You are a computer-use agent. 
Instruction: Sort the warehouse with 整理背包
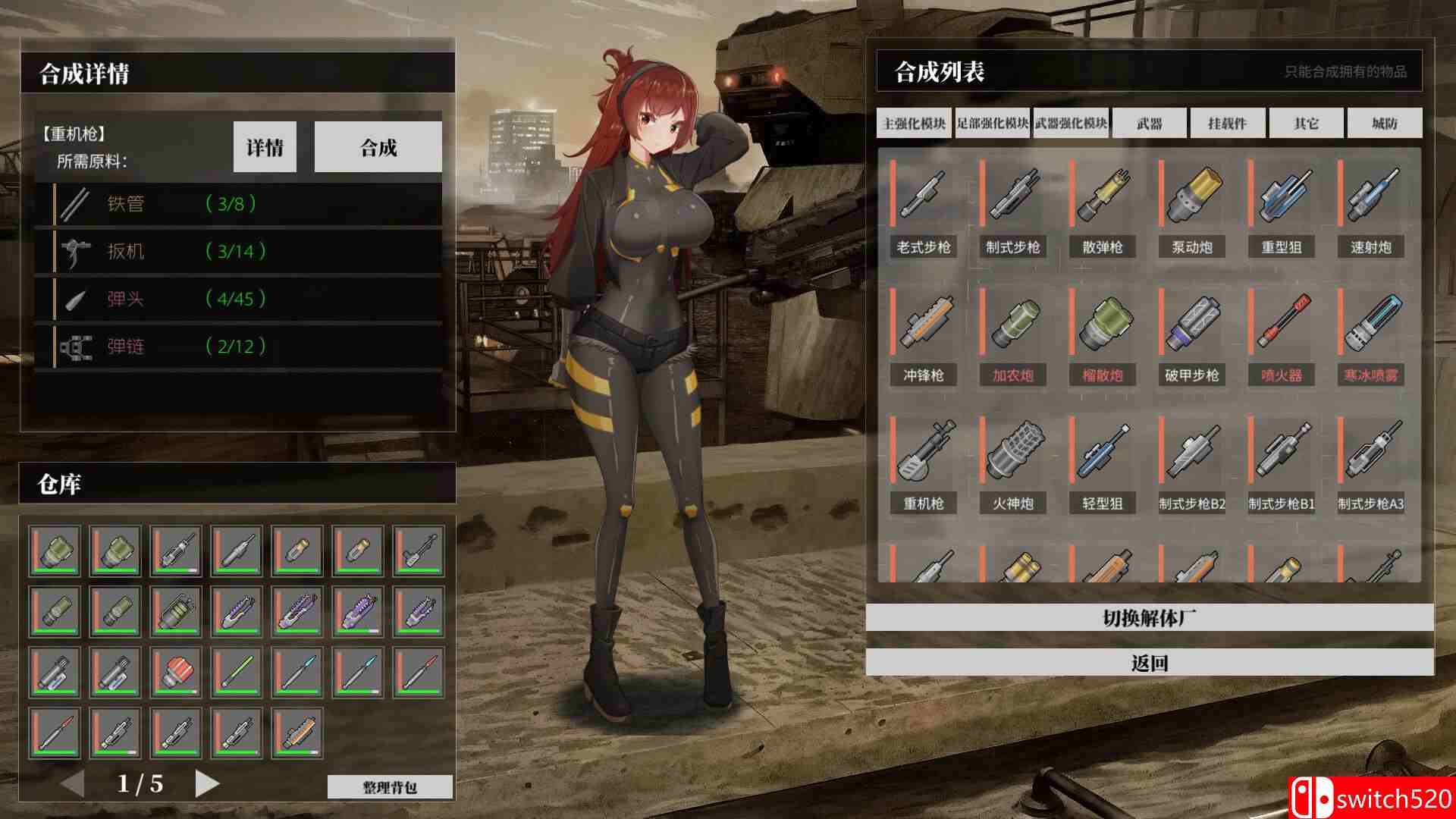pos(390,787)
